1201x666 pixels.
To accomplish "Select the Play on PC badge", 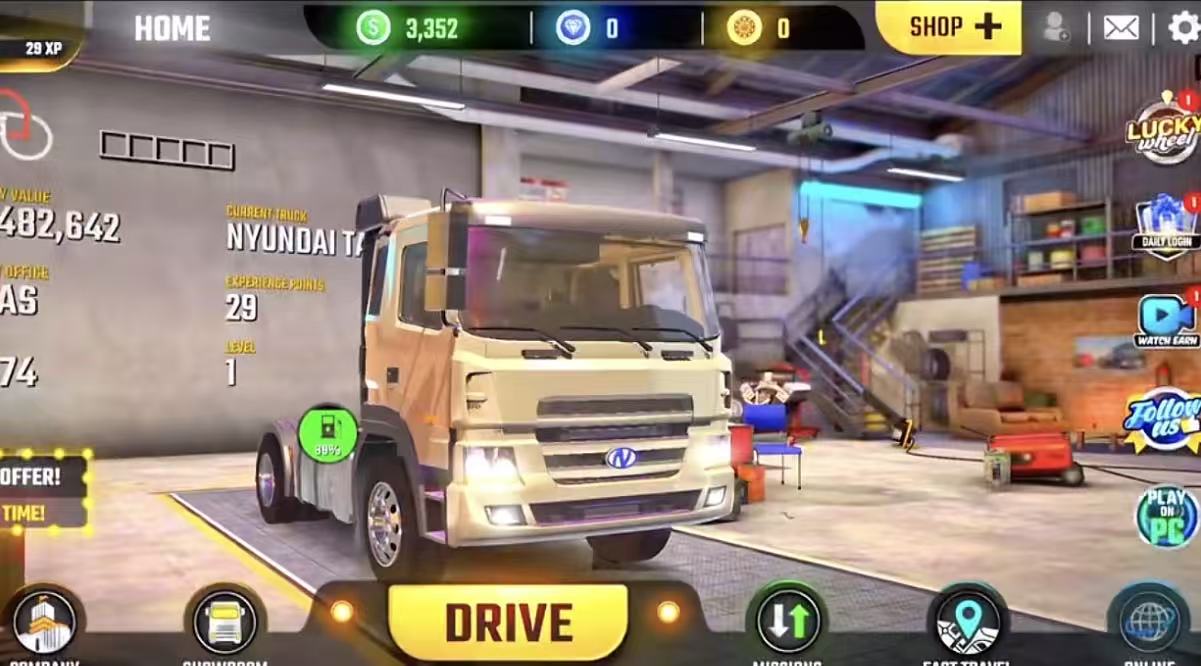I will [x=1166, y=515].
